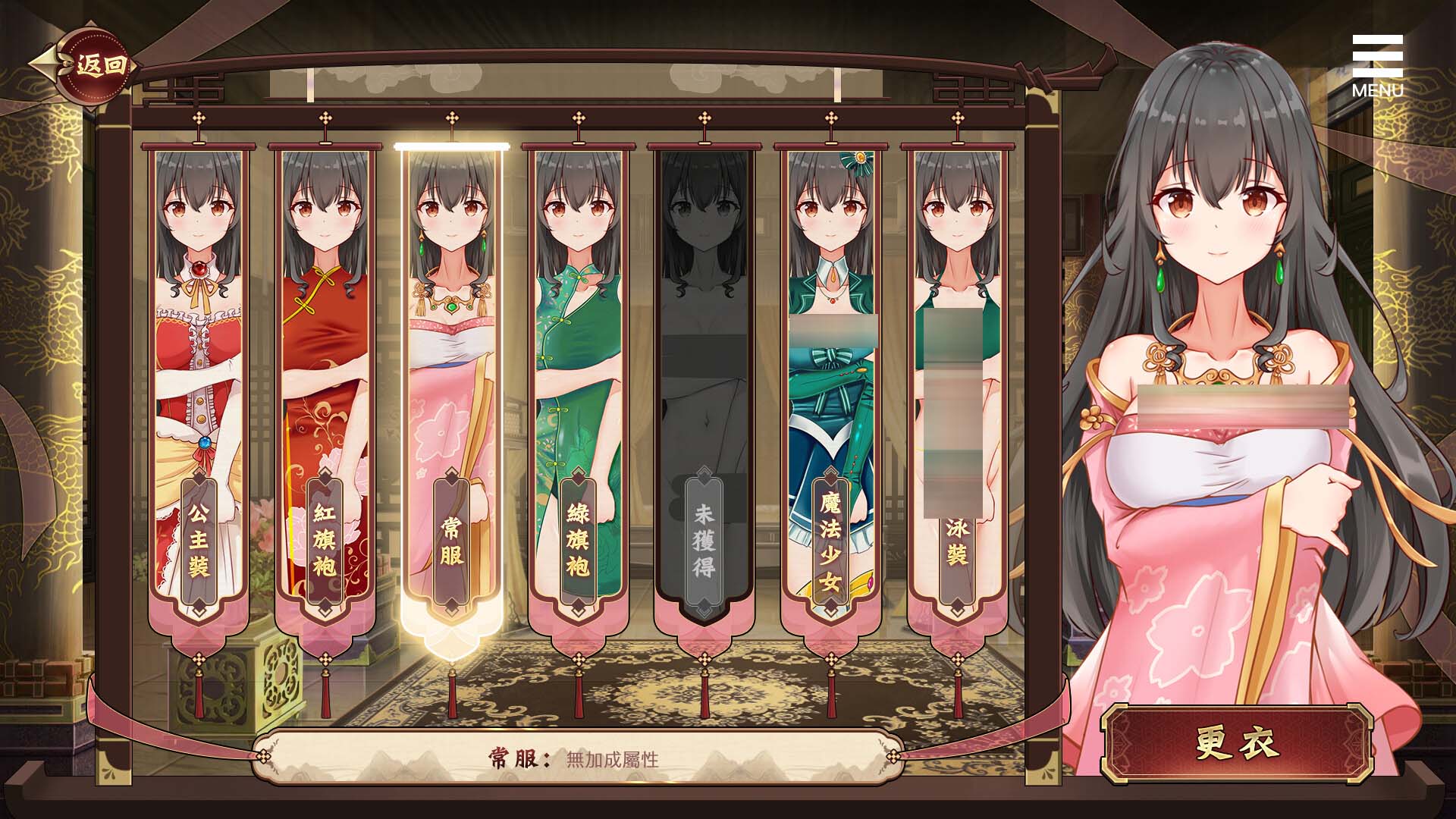Click the highlighted 常服 costume banner

click(x=451, y=341)
